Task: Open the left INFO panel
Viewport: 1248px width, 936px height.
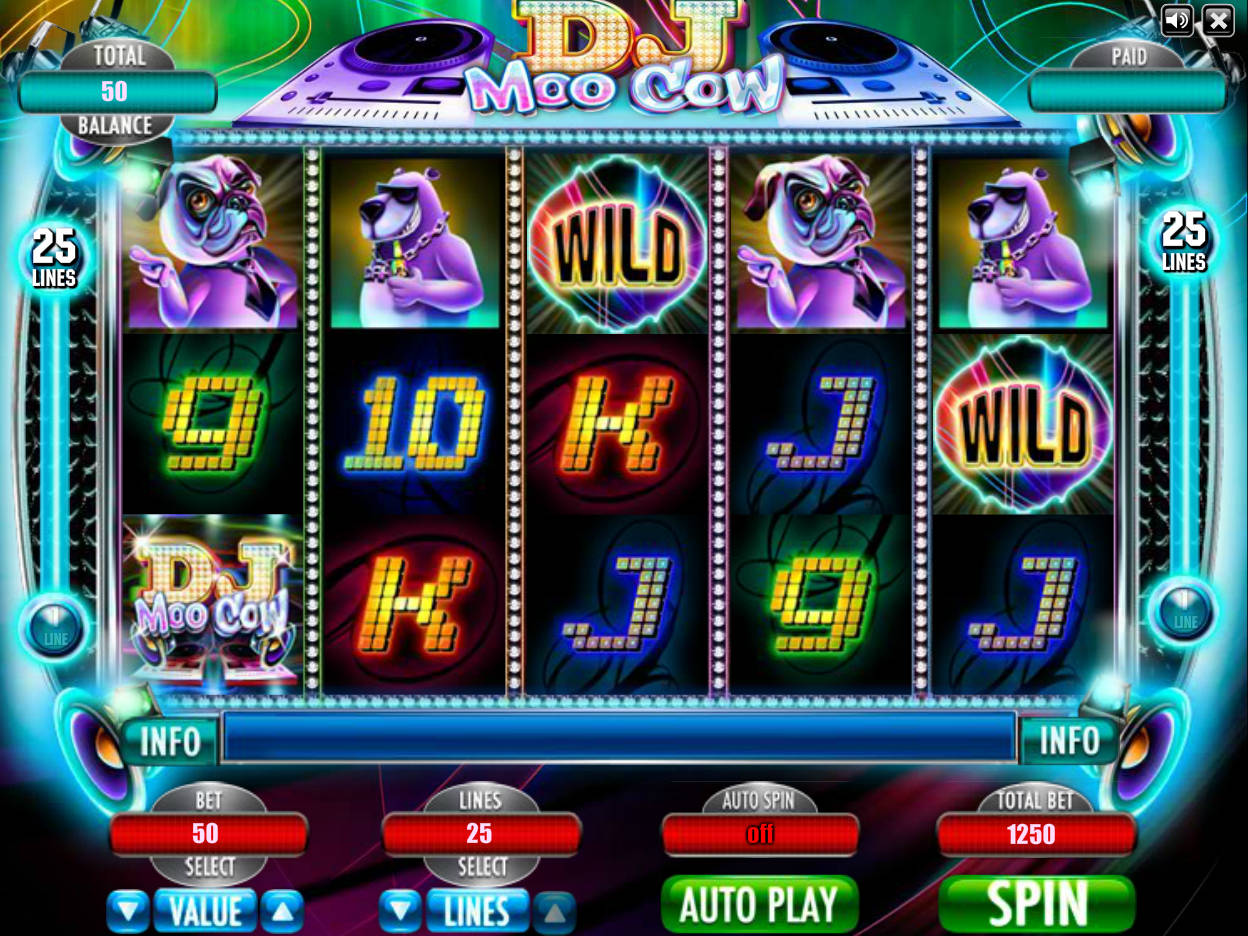Action: click(170, 741)
